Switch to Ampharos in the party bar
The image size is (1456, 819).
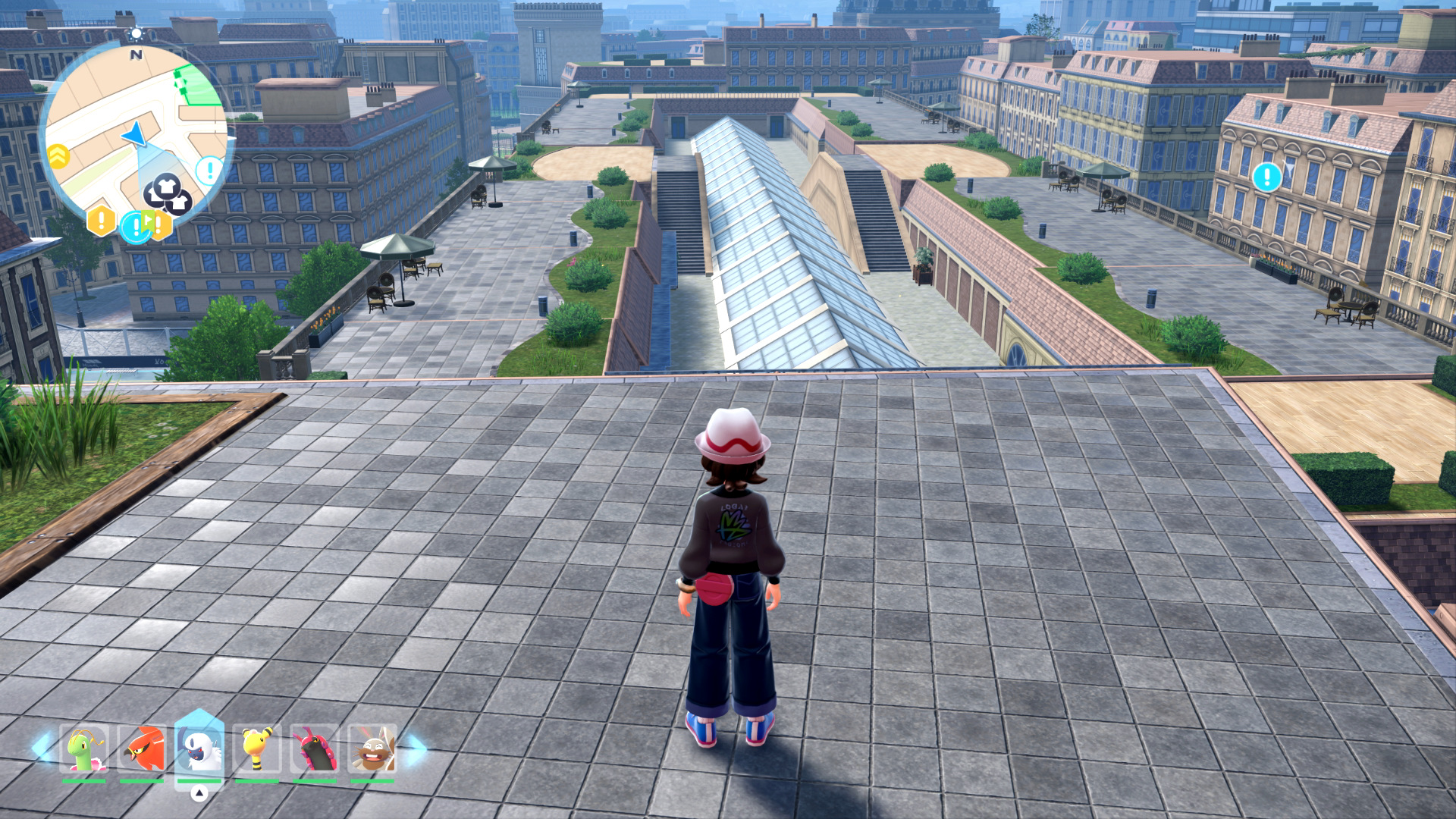[x=257, y=748]
